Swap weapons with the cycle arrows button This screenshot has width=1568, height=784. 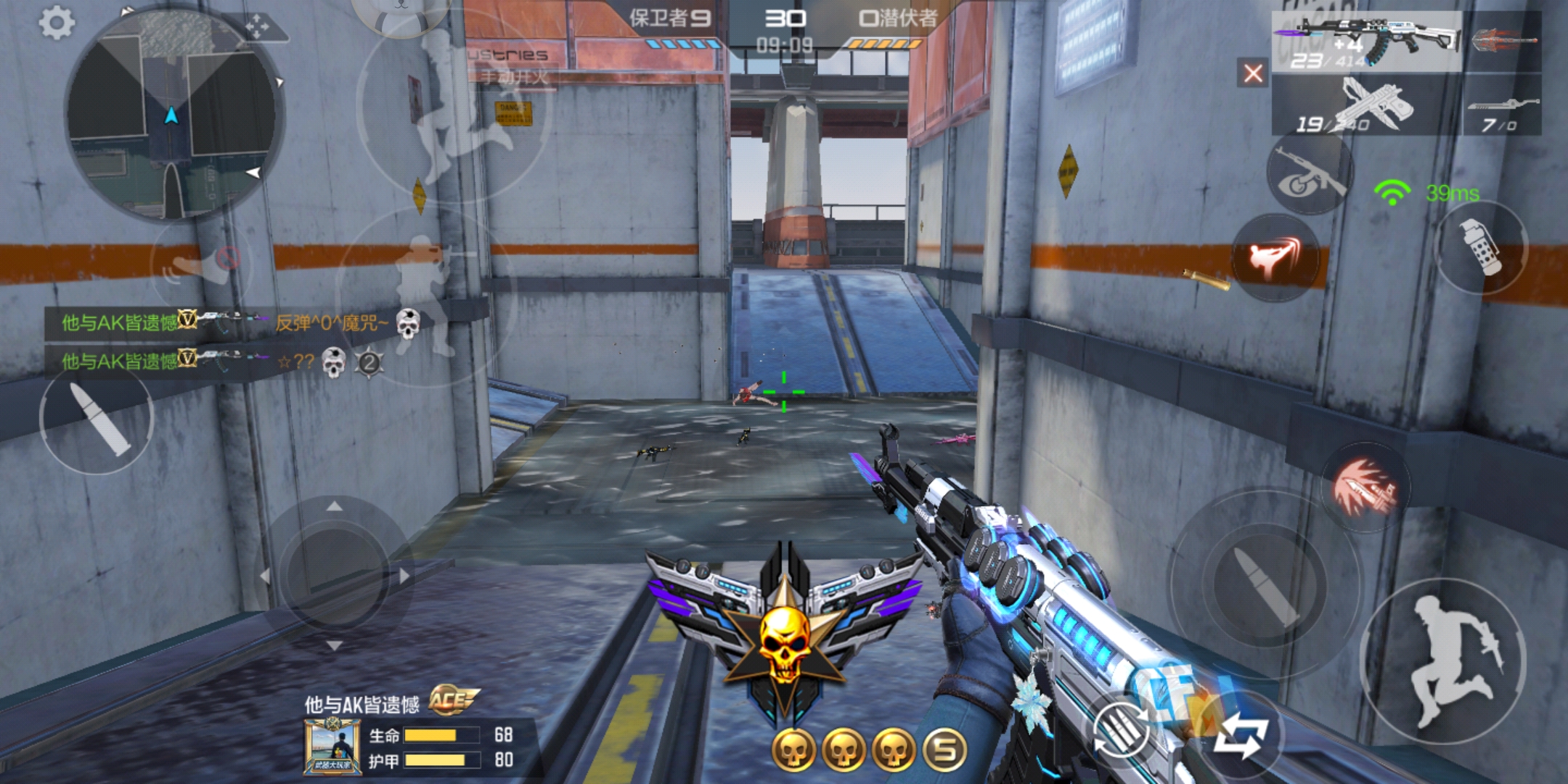click(1242, 734)
